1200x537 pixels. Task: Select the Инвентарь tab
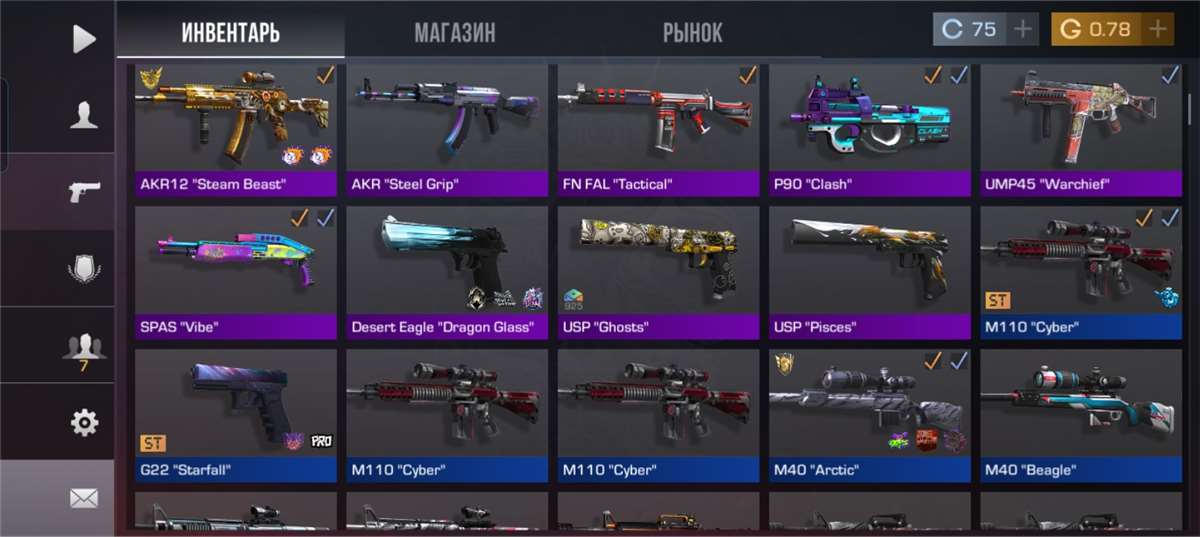point(230,32)
